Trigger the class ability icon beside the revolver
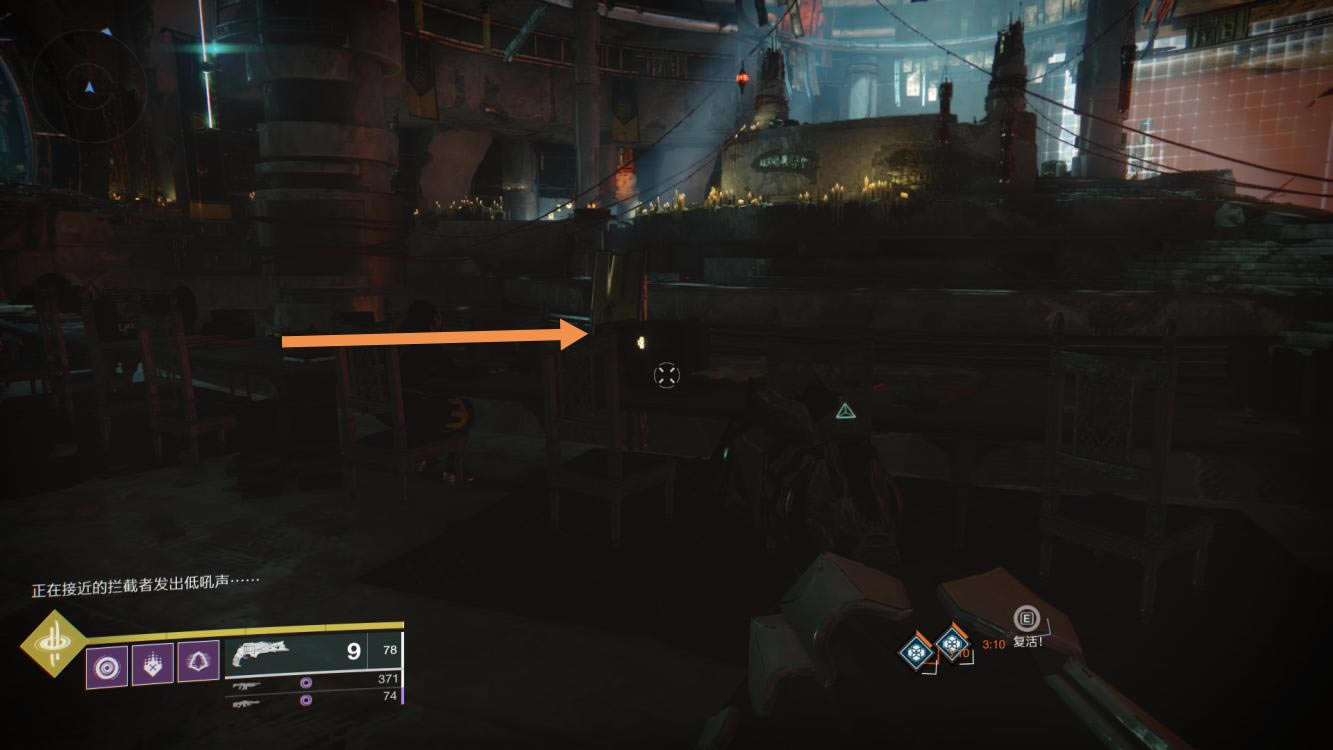The height and width of the screenshot is (750, 1333). 198,662
